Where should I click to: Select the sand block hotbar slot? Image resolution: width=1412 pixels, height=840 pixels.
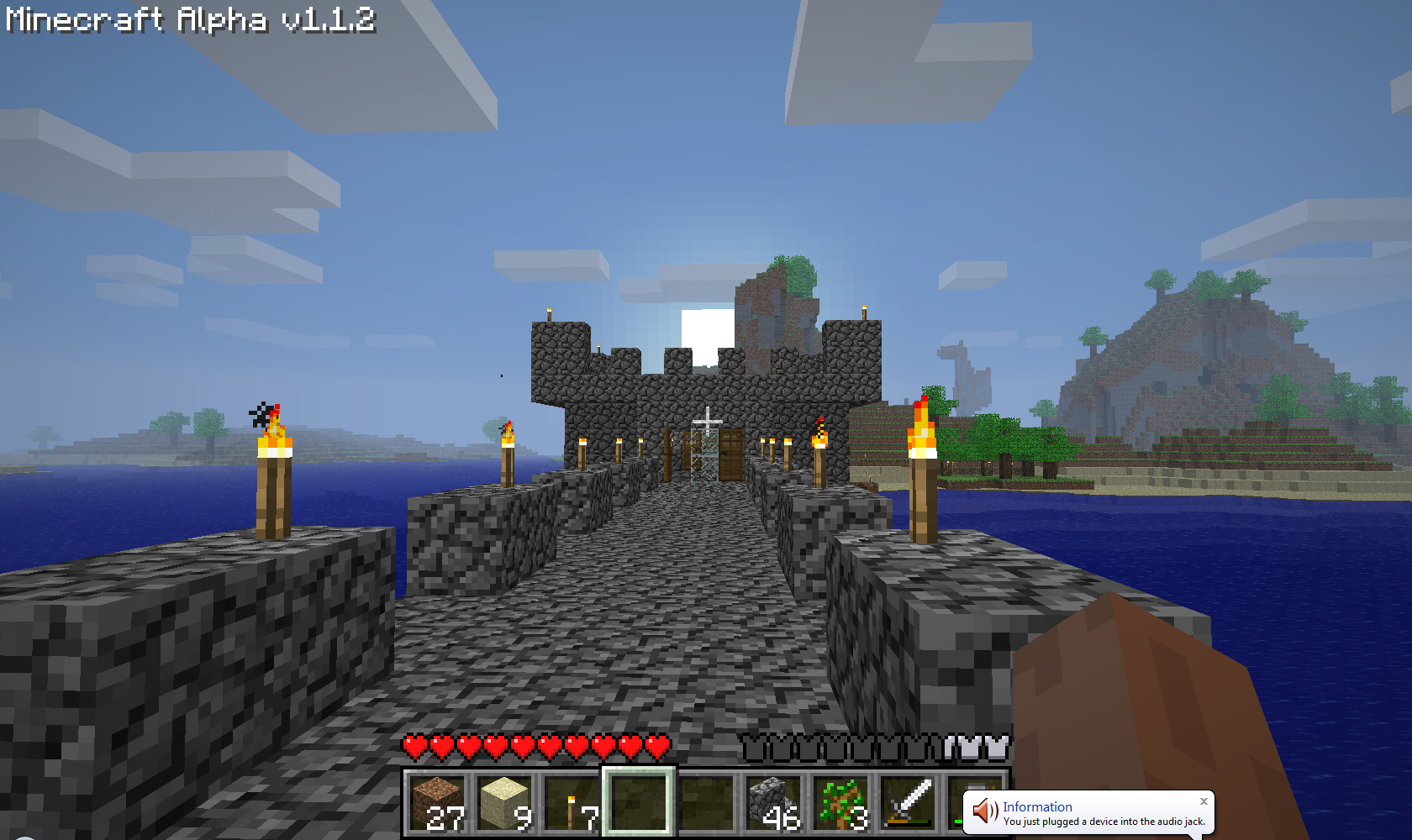(505, 802)
